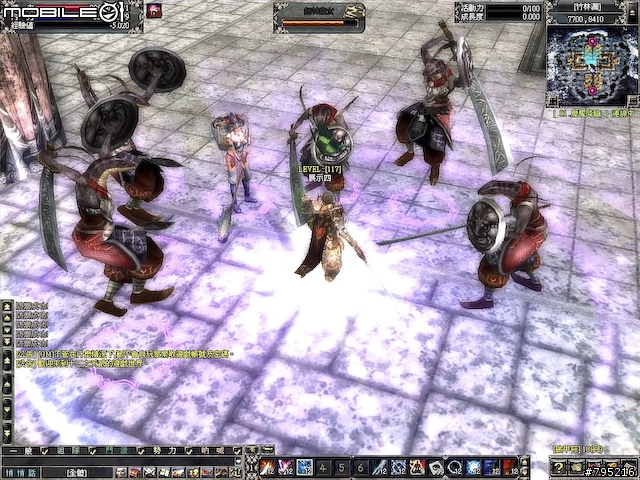Viewport: 640px width, 480px height.
Task: Click the red icon beside the Mobile01 logo
Action: [x=154, y=10]
